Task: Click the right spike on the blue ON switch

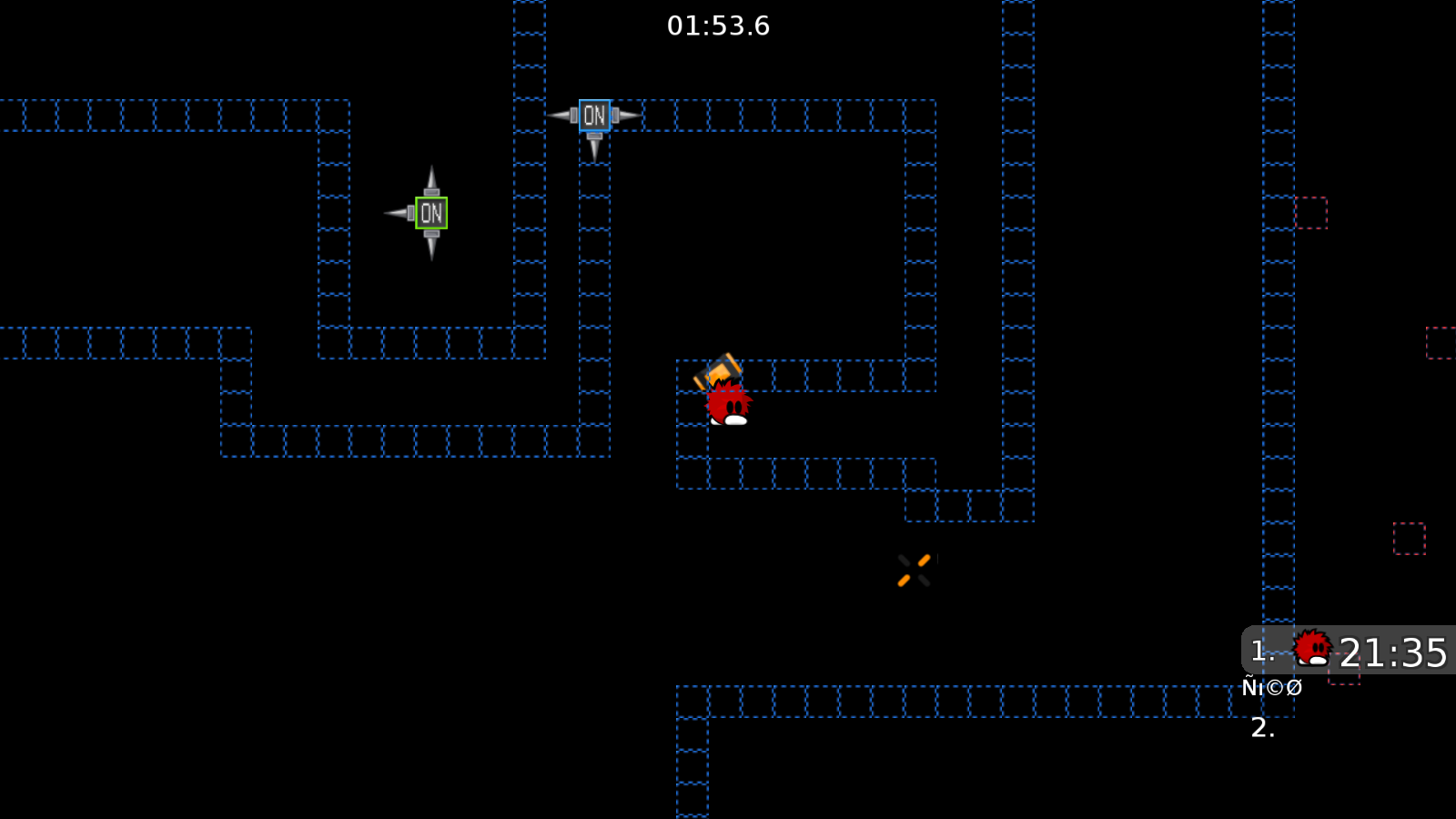Action: pos(628,116)
